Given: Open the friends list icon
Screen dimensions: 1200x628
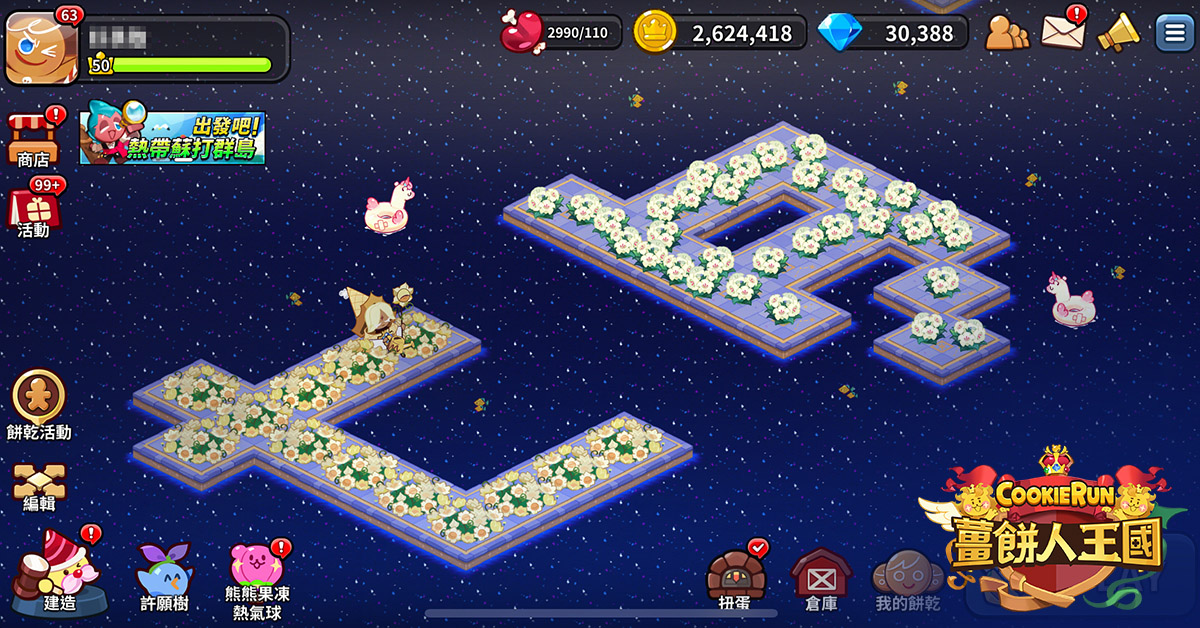Looking at the screenshot, I should [x=1007, y=33].
